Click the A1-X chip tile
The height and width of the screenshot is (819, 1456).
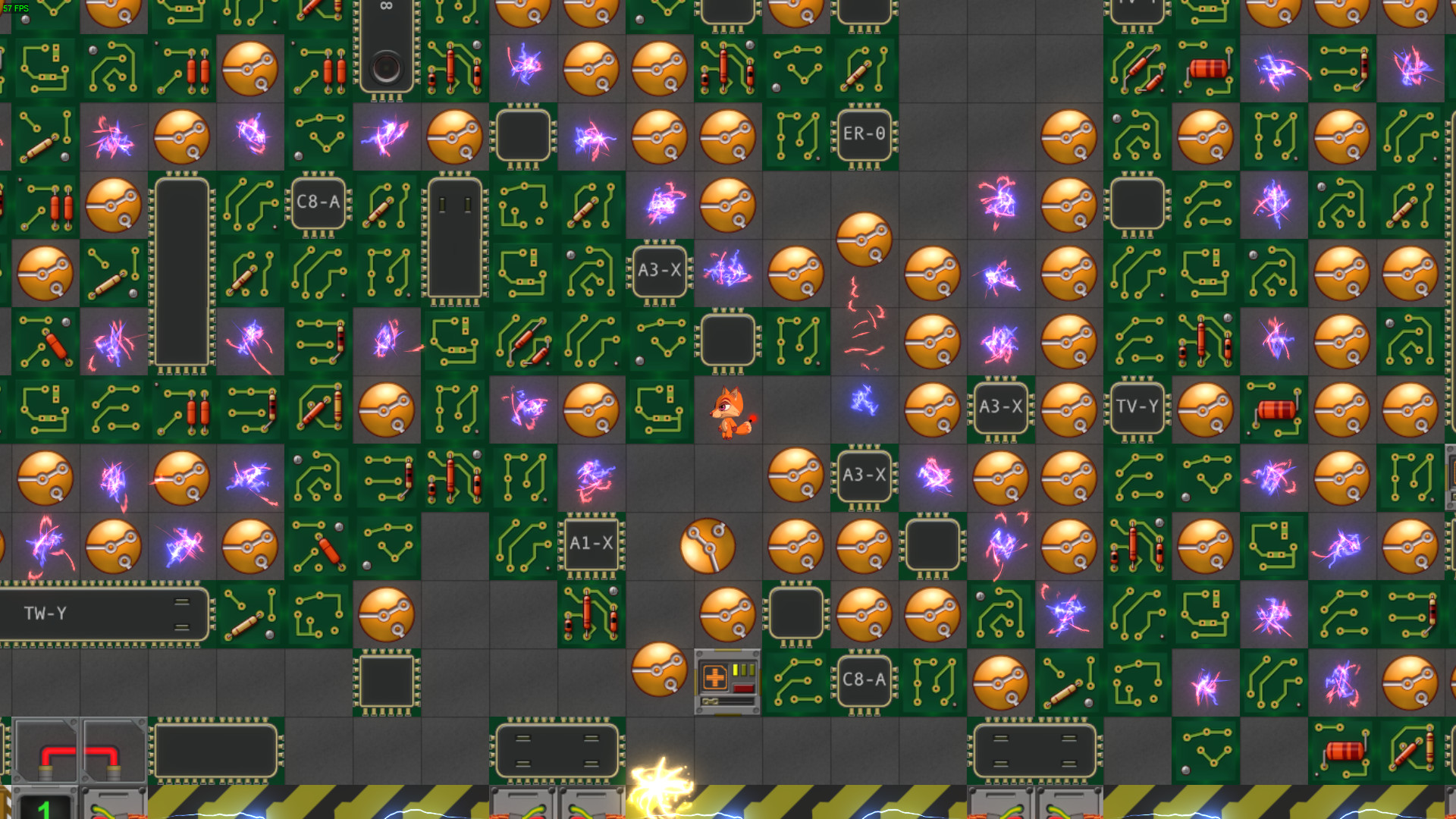pos(591,544)
